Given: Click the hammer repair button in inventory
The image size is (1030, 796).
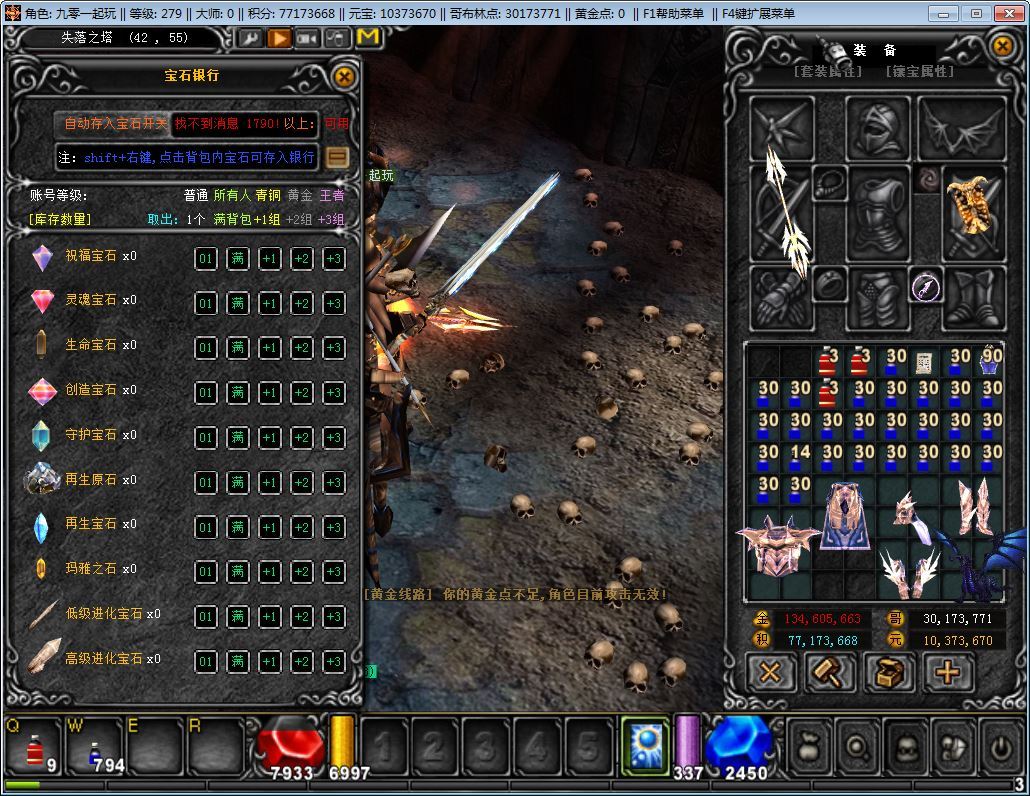Looking at the screenshot, I should click(x=830, y=673).
